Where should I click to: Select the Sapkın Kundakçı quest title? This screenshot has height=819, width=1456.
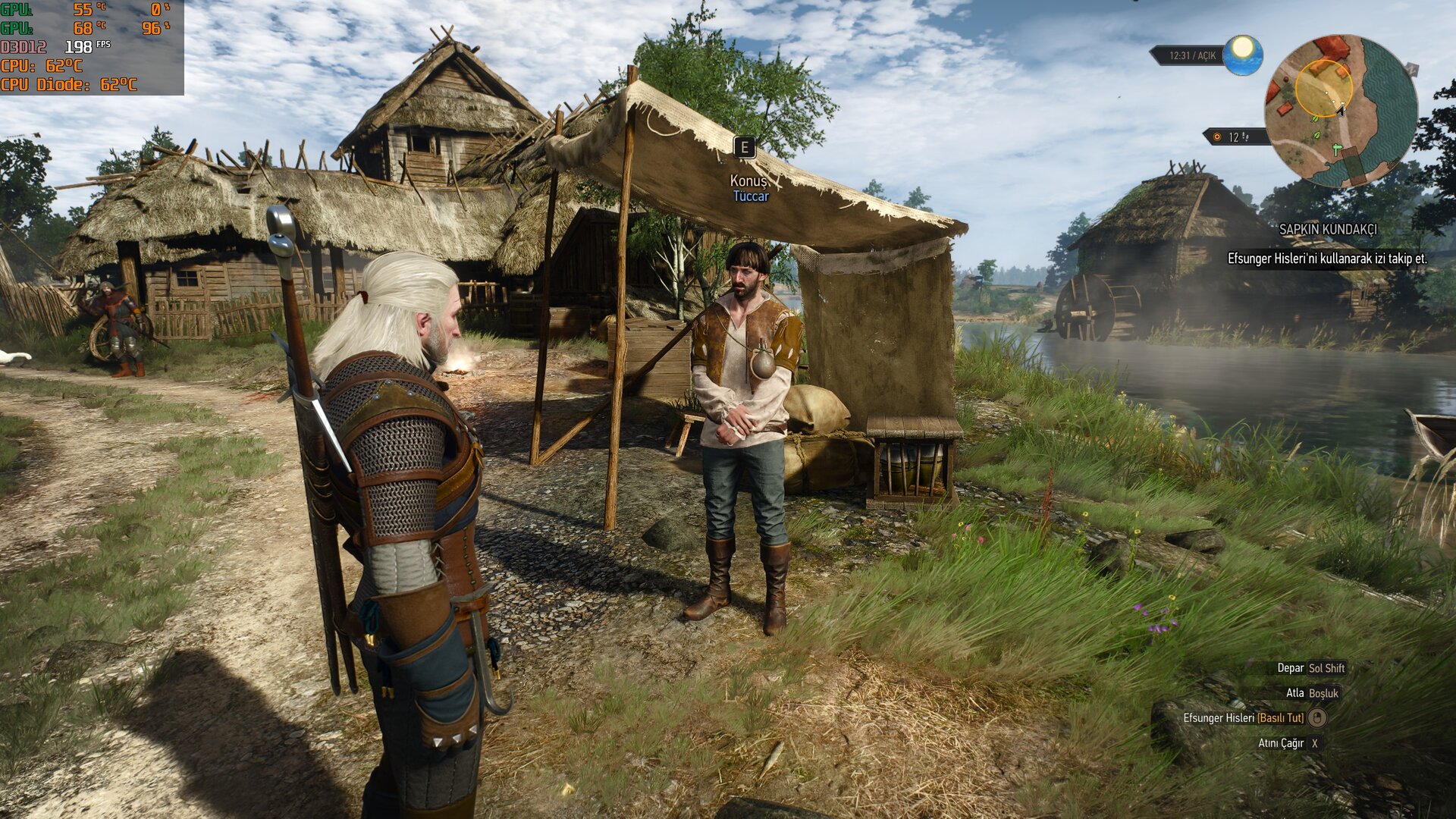(1327, 229)
